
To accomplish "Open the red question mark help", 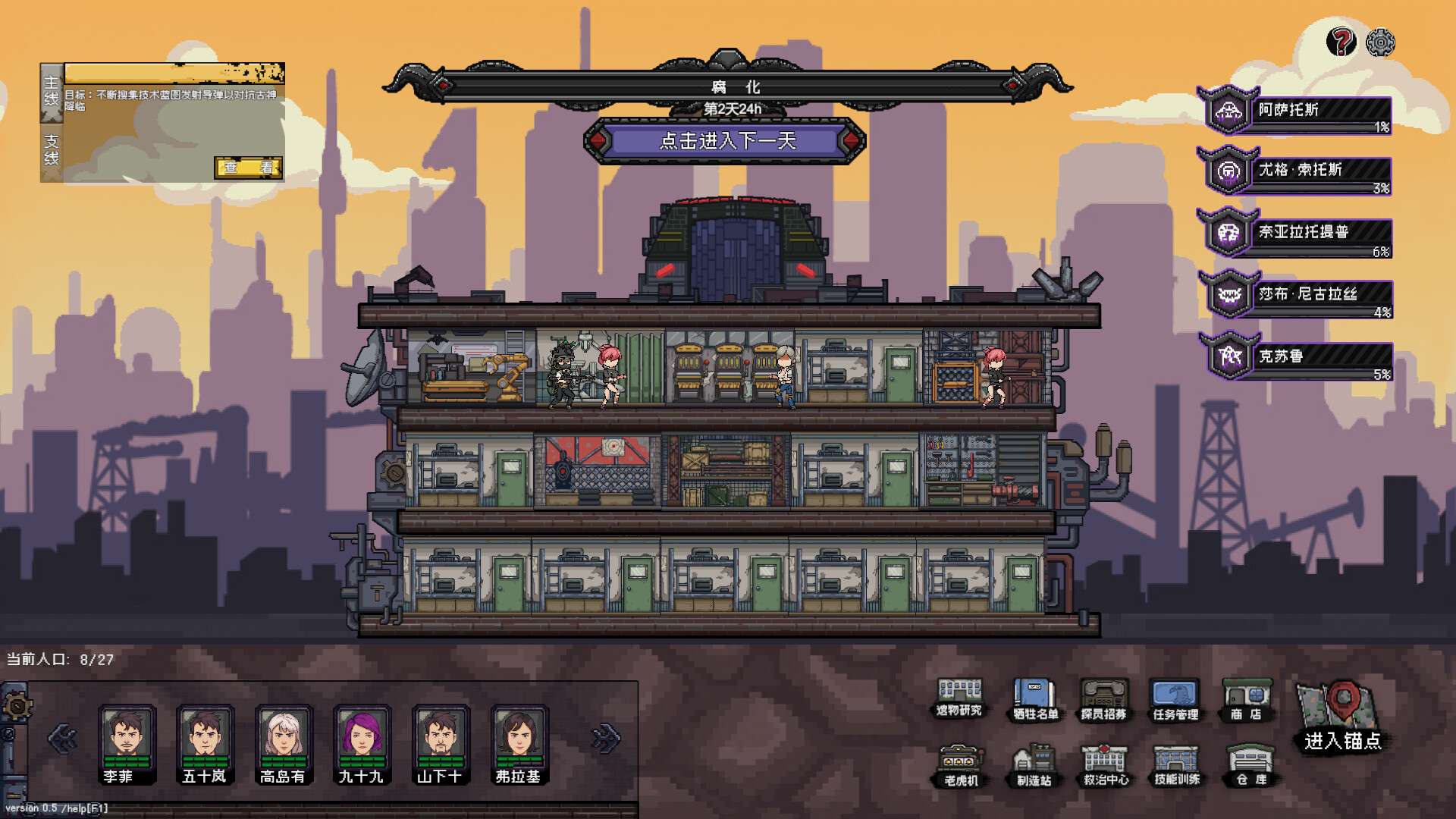I will point(1341,42).
